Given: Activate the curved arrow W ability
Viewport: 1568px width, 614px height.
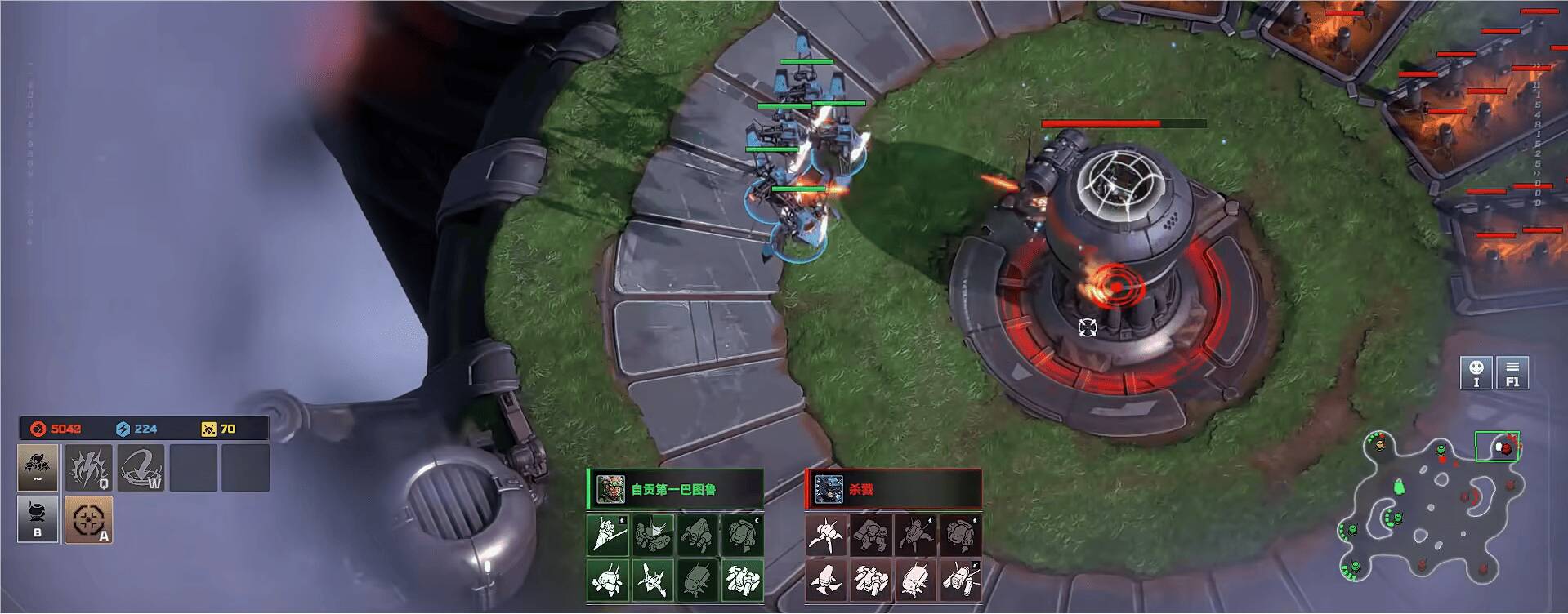Looking at the screenshot, I should tap(141, 468).
